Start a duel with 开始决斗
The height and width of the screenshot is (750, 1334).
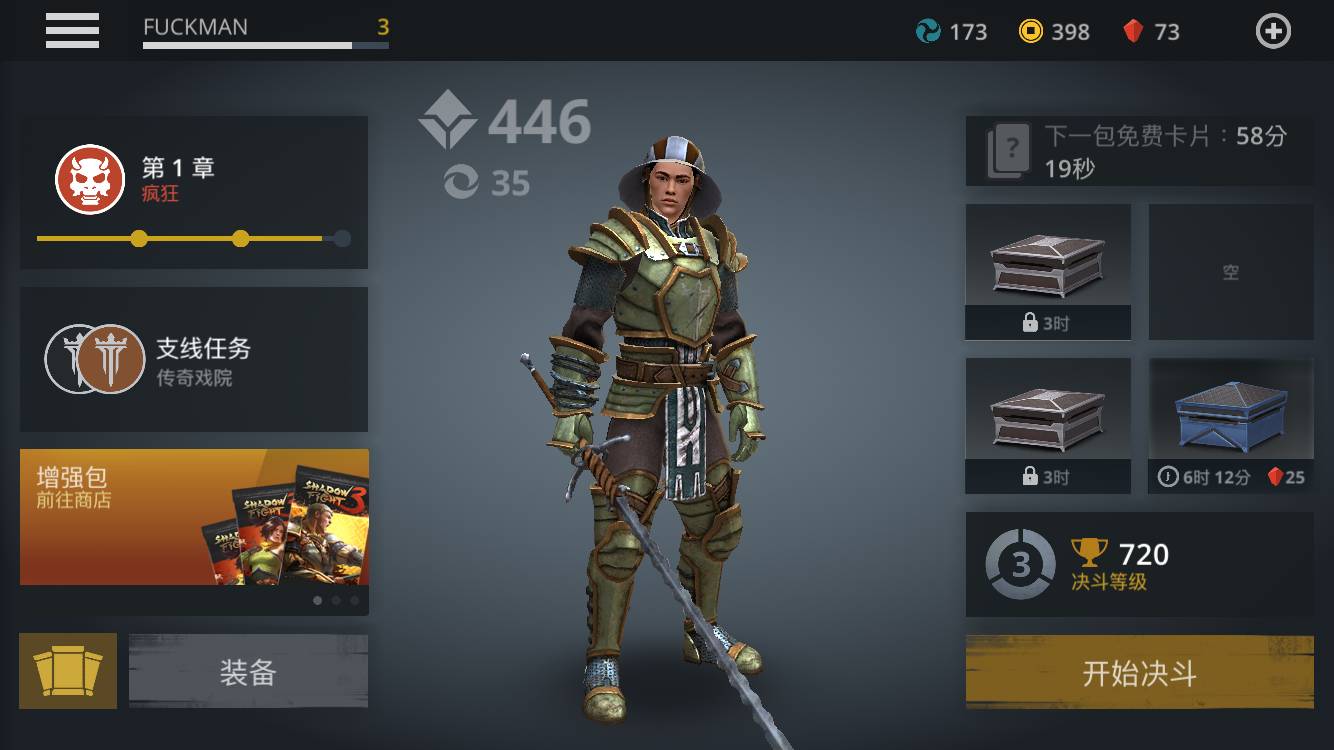pyautogui.click(x=1139, y=673)
